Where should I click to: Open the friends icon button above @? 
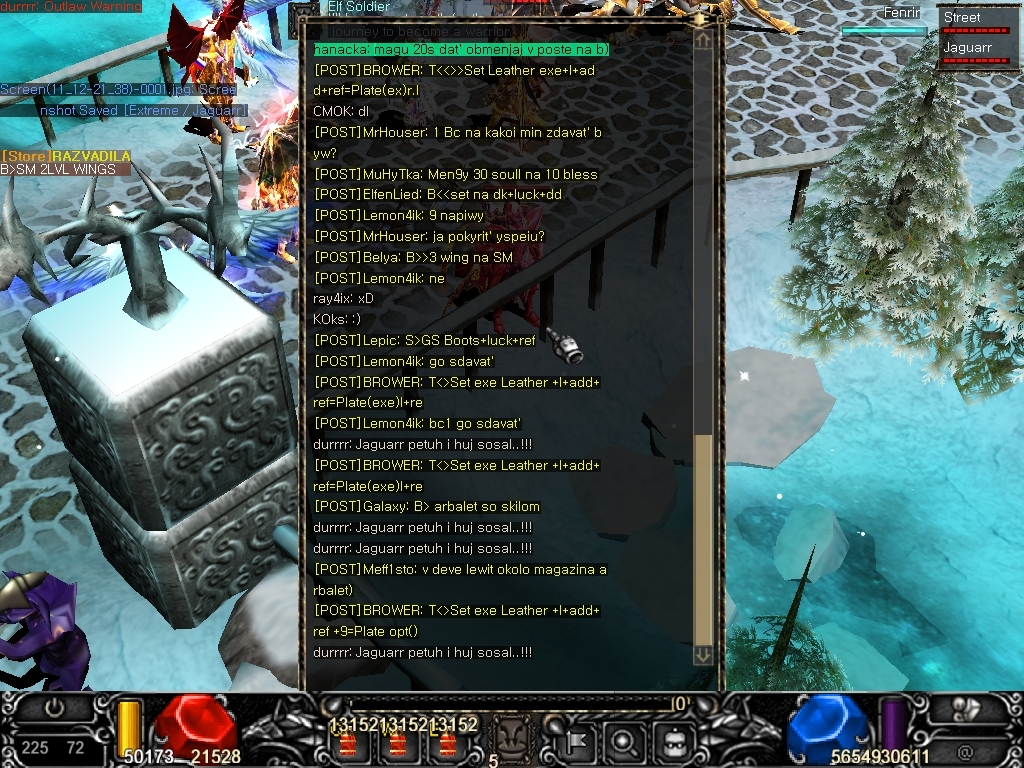pos(965,709)
